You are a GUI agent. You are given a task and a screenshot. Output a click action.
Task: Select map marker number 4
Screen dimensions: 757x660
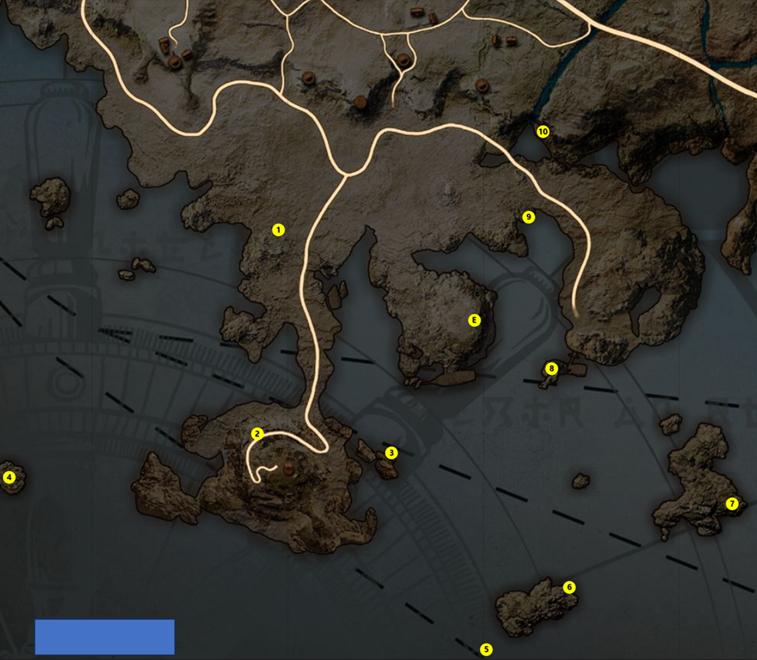pos(10,477)
